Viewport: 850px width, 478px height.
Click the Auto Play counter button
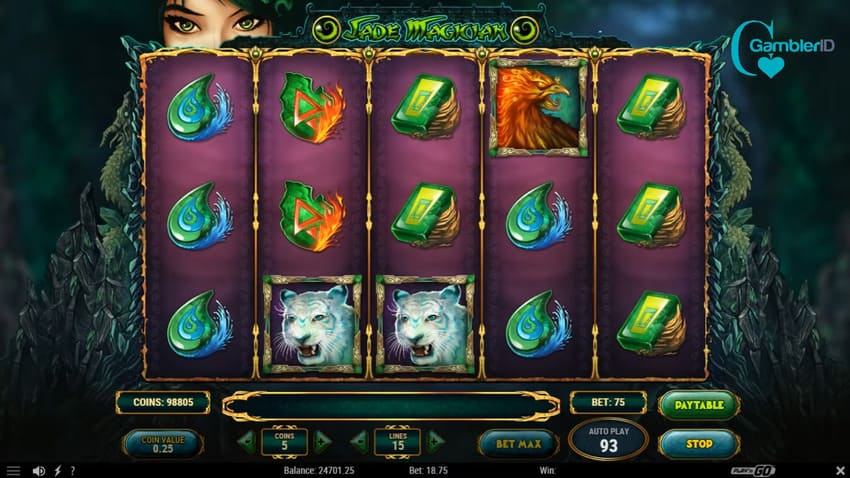point(608,439)
